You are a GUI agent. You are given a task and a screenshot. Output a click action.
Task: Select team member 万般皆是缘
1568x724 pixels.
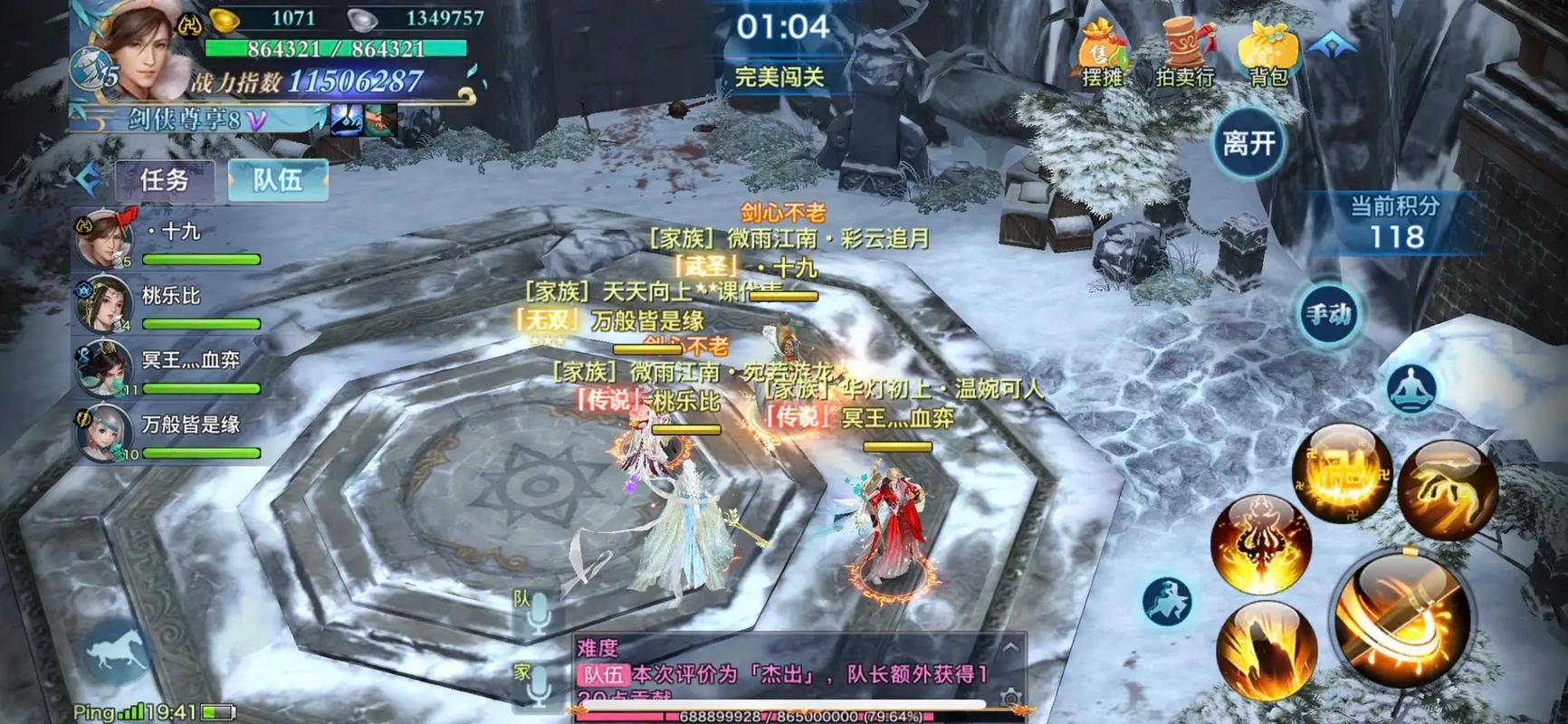pos(172,433)
